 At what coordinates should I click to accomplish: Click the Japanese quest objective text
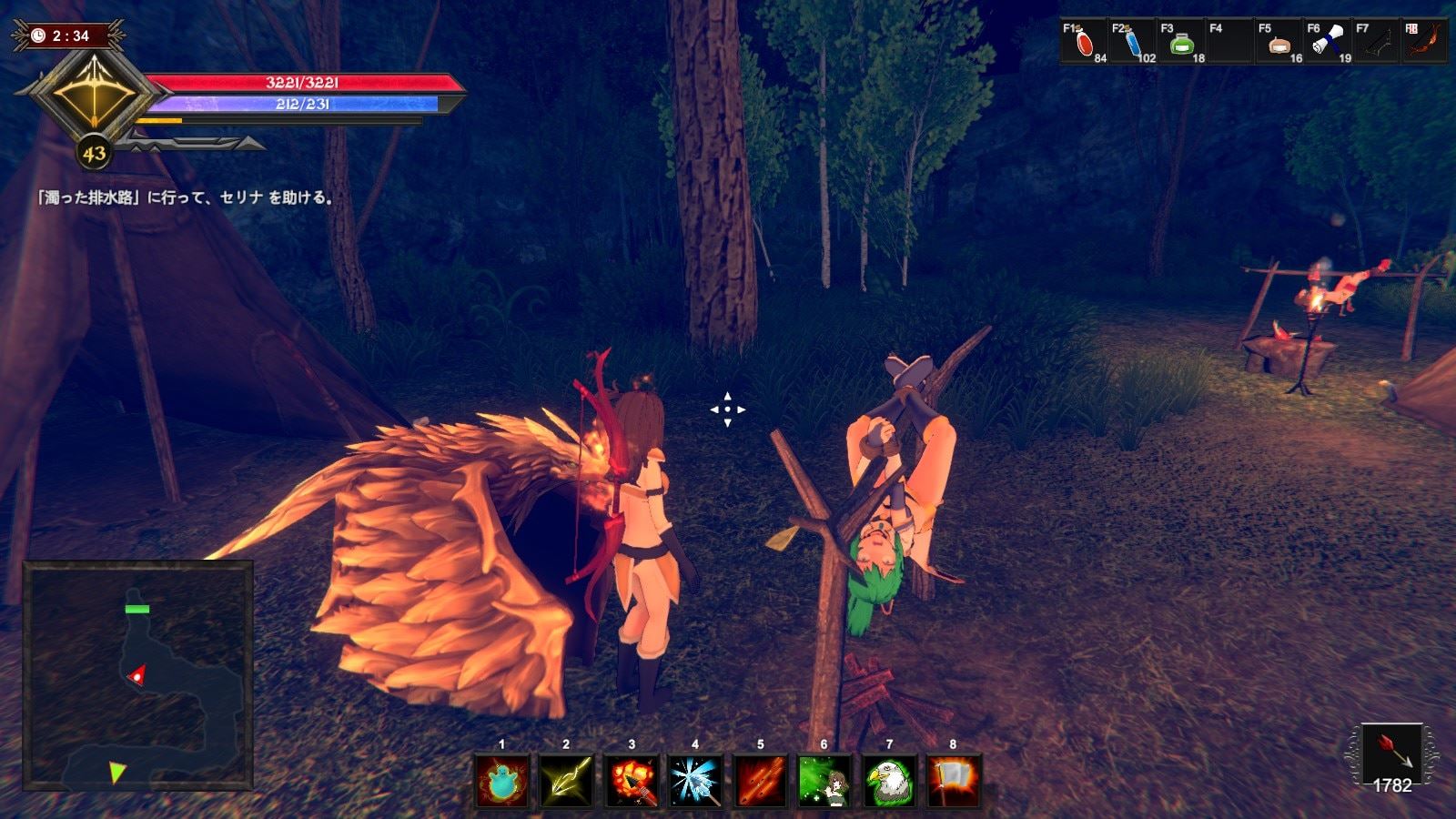tap(185, 197)
